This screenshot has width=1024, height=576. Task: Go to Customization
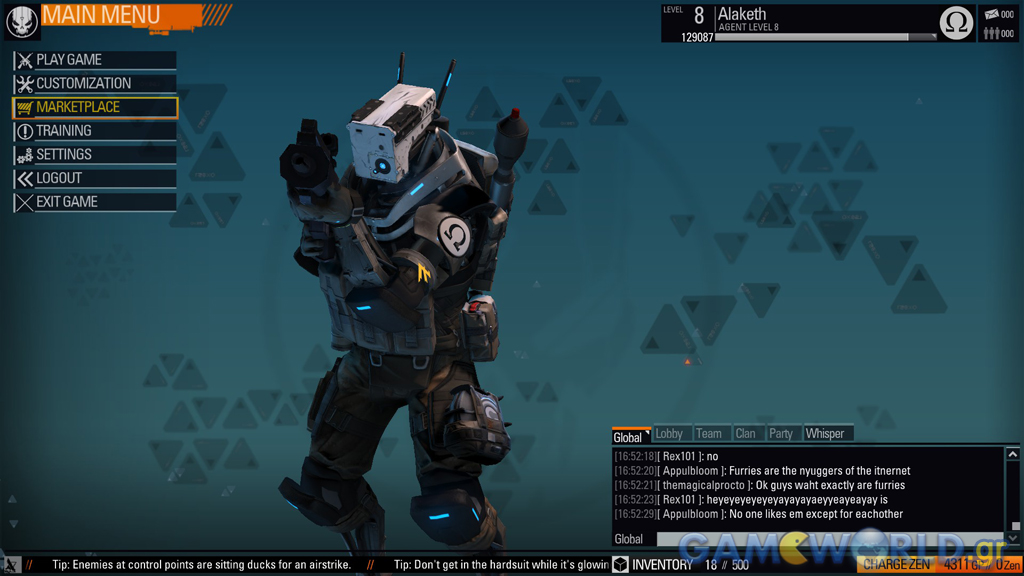point(95,84)
